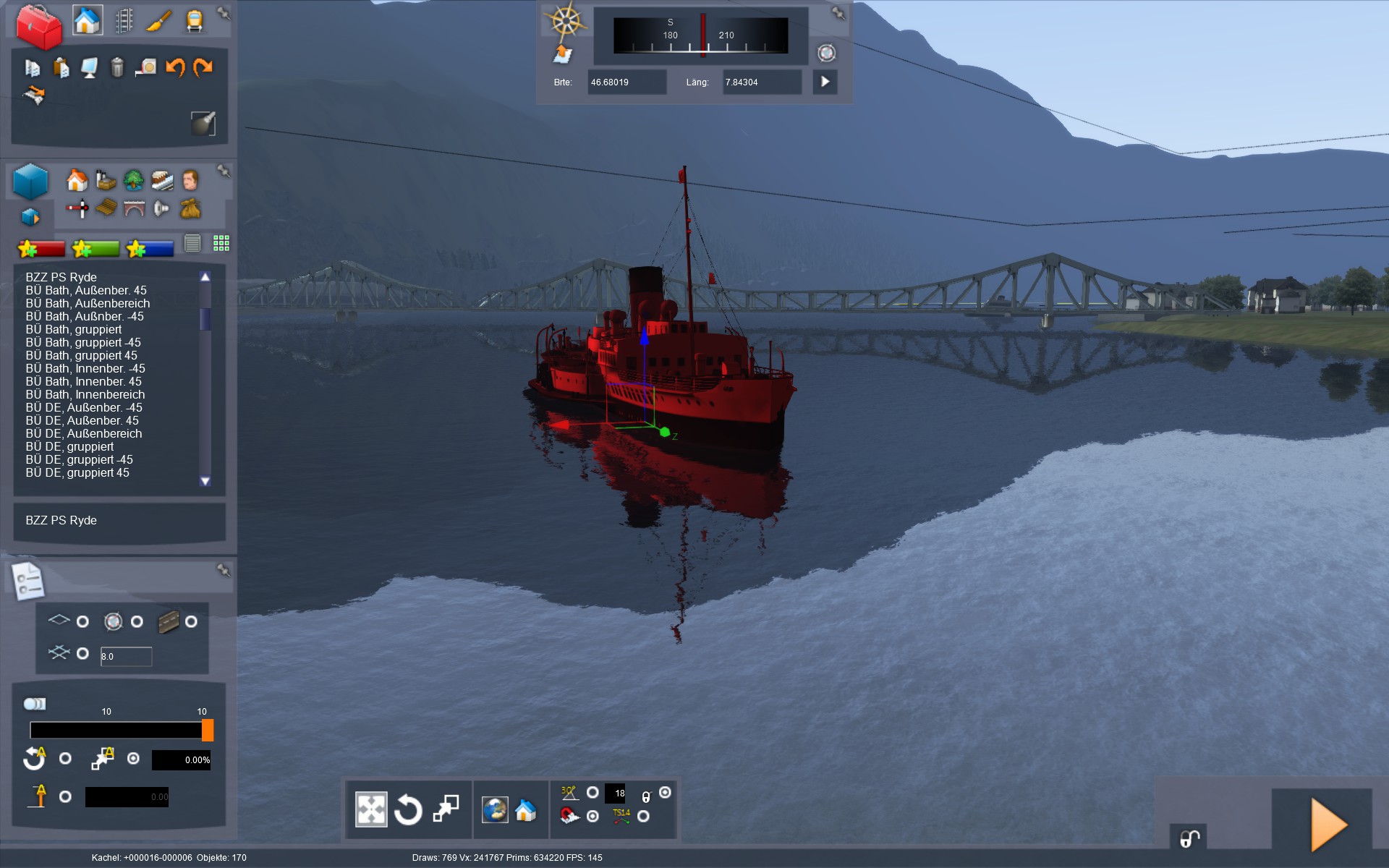Select the trash can delete tool
Viewport: 1389px width, 868px height.
117,67
